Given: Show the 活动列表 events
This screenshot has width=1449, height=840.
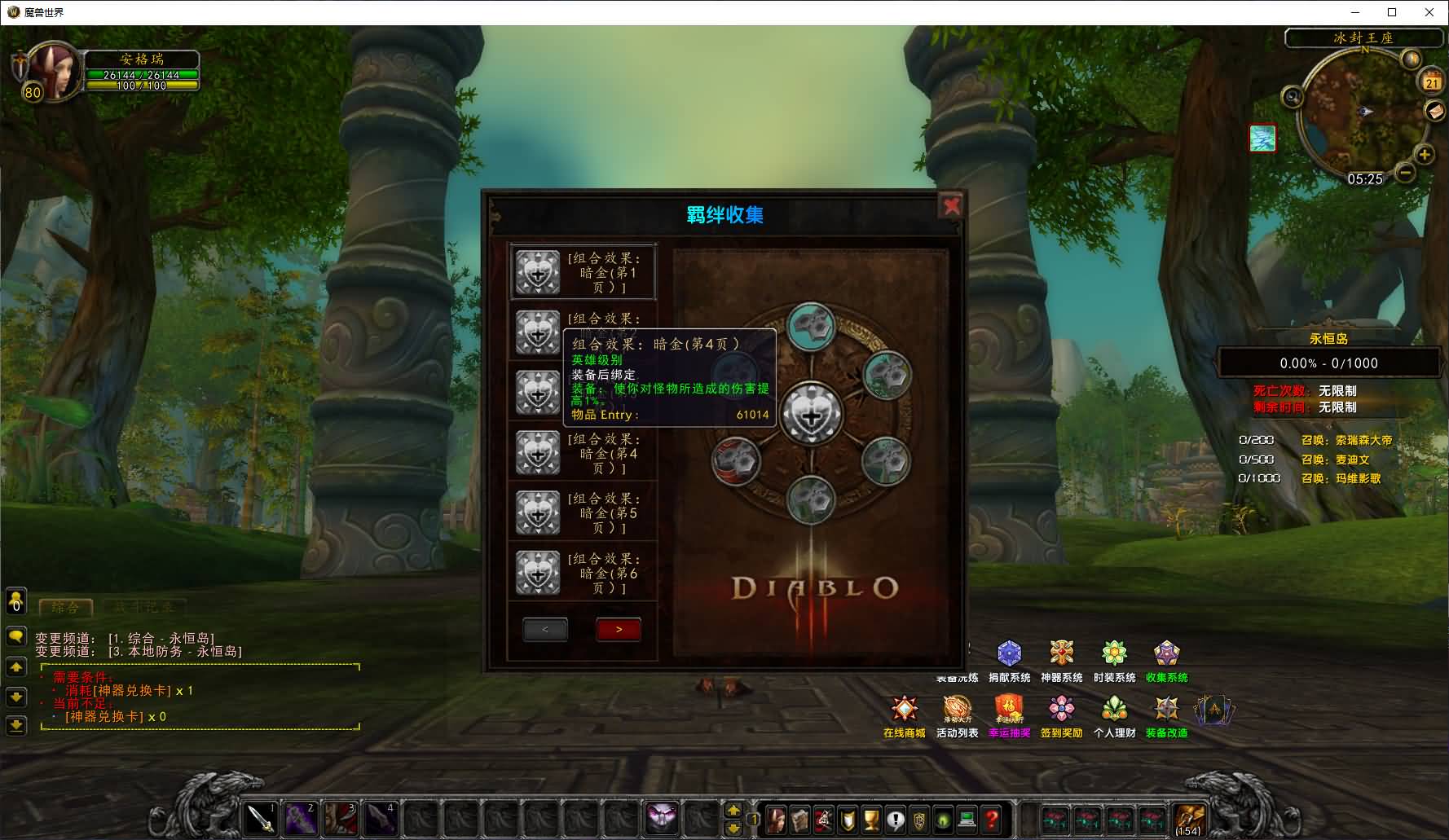Looking at the screenshot, I should (957, 710).
